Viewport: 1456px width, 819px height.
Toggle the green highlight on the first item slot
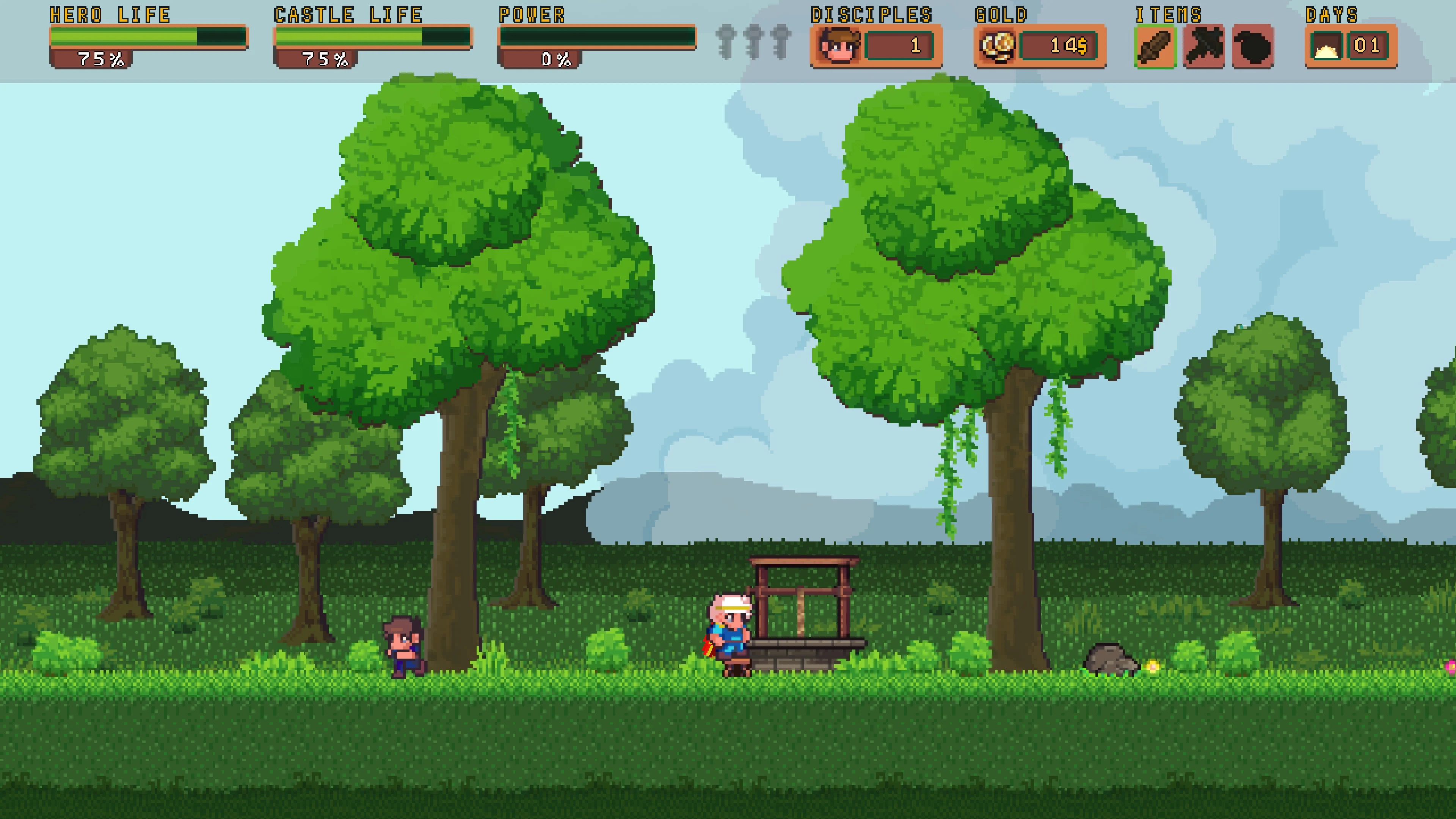(1156, 45)
